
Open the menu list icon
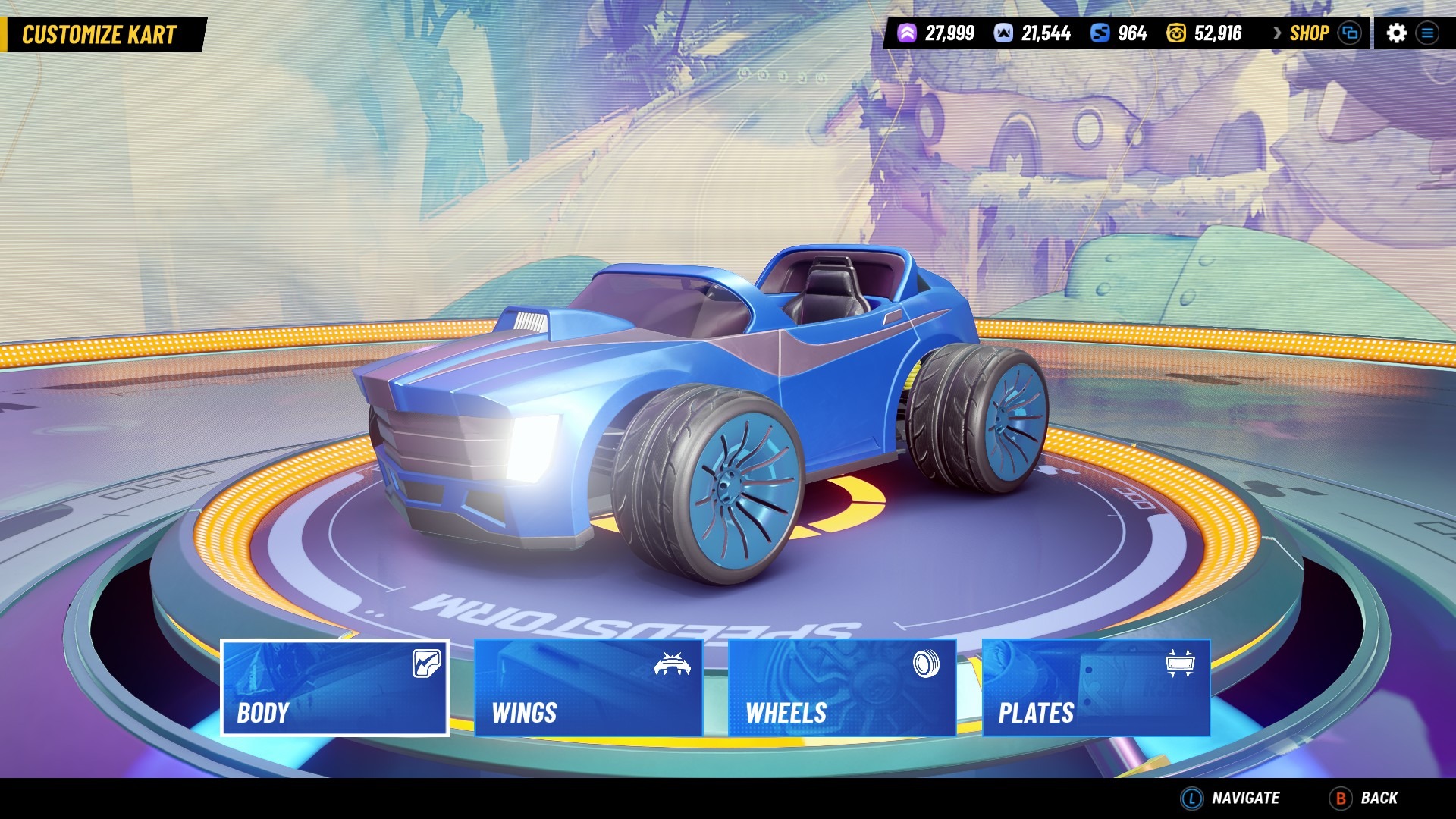click(x=1427, y=33)
